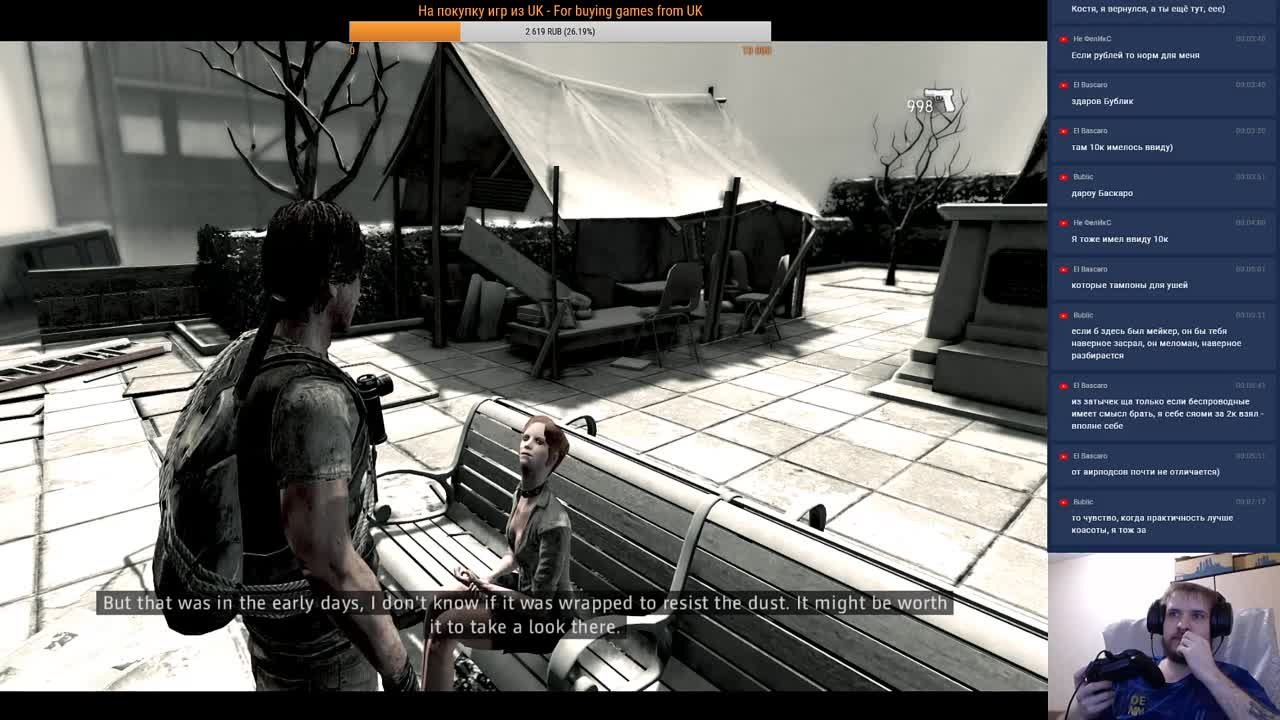Click the donation goal progress bar
The width and height of the screenshot is (1280, 720).
pyautogui.click(x=560, y=32)
